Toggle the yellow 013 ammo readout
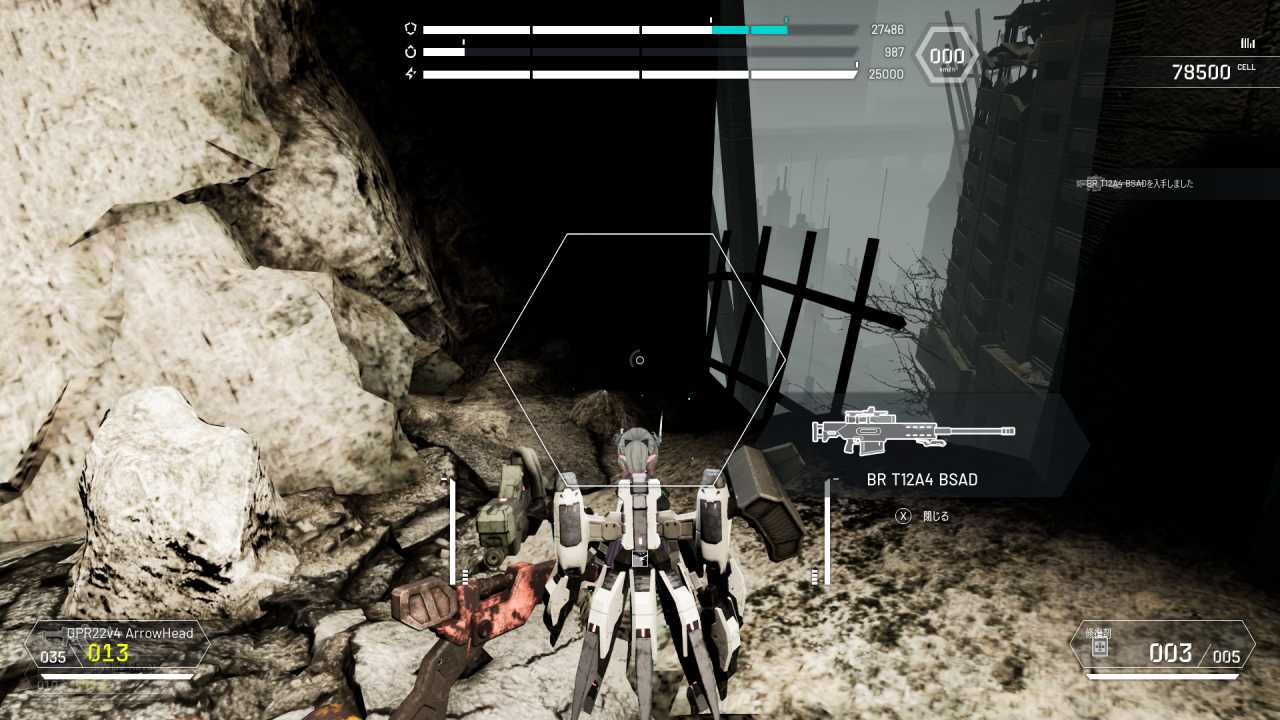Screen dimensions: 1280x720 [x=108, y=654]
